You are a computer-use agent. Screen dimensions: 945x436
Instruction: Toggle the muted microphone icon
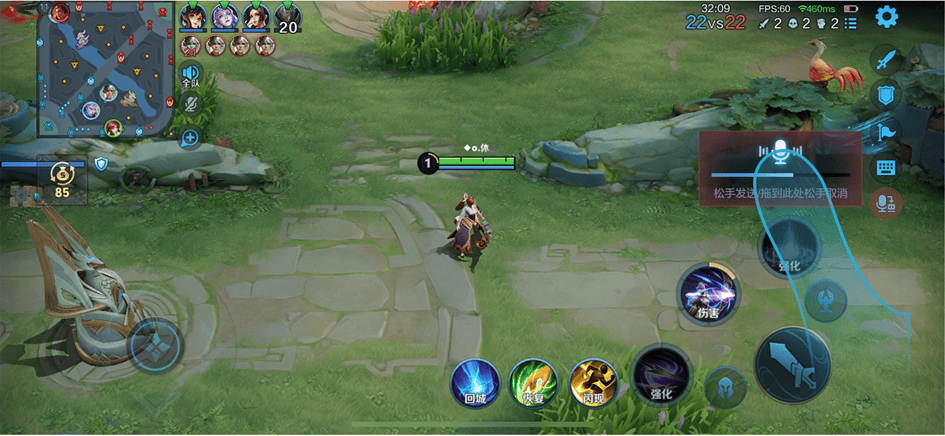(190, 103)
